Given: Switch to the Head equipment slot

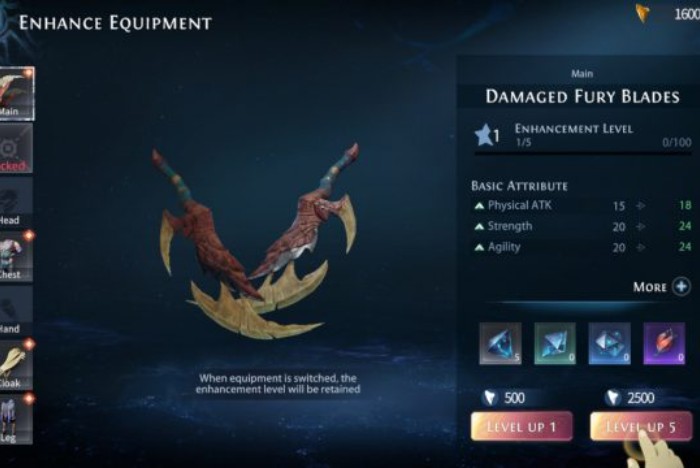Looking at the screenshot, I should (17, 202).
